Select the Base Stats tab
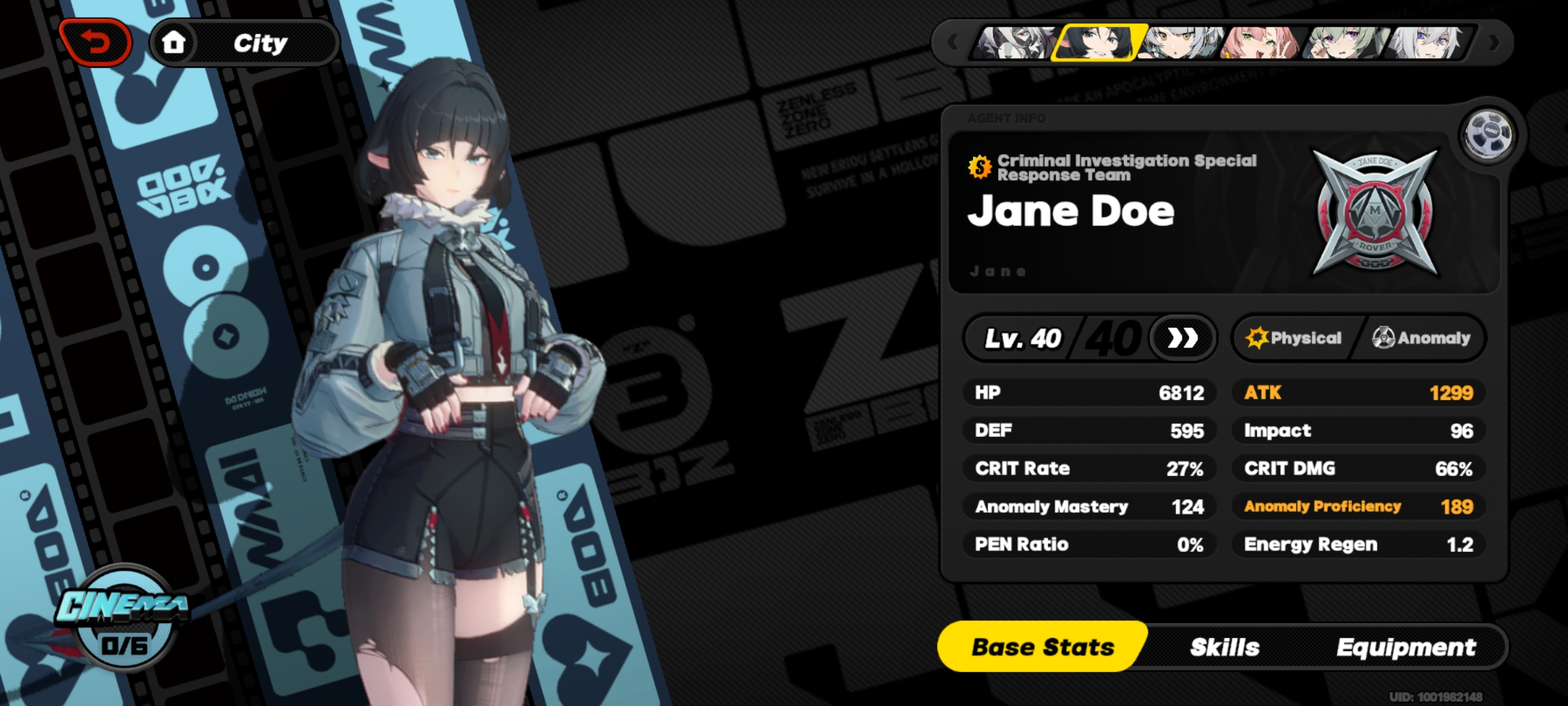Screen dimensions: 1568x706 coord(1041,647)
